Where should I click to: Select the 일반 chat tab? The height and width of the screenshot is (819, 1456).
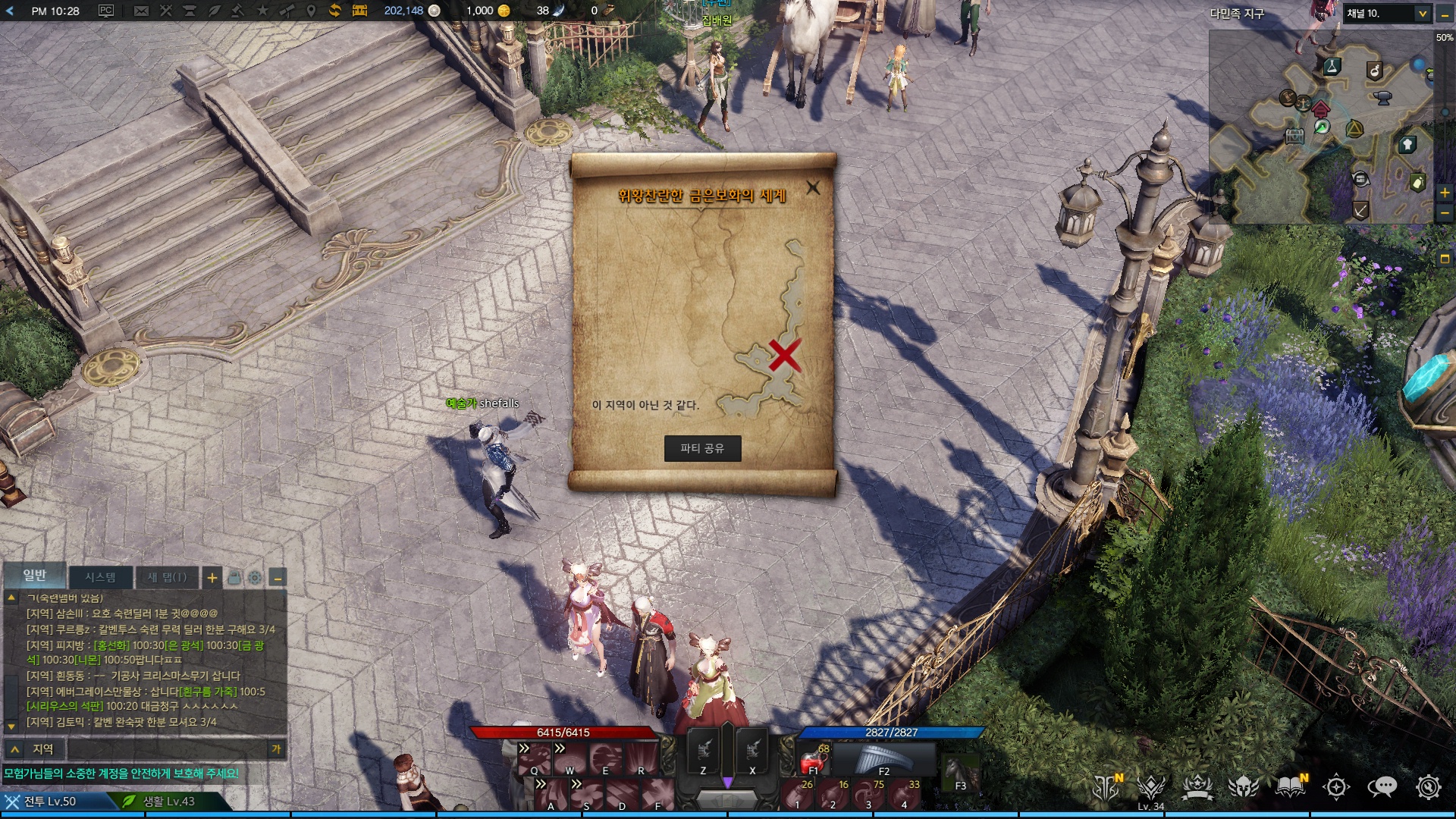click(x=35, y=576)
